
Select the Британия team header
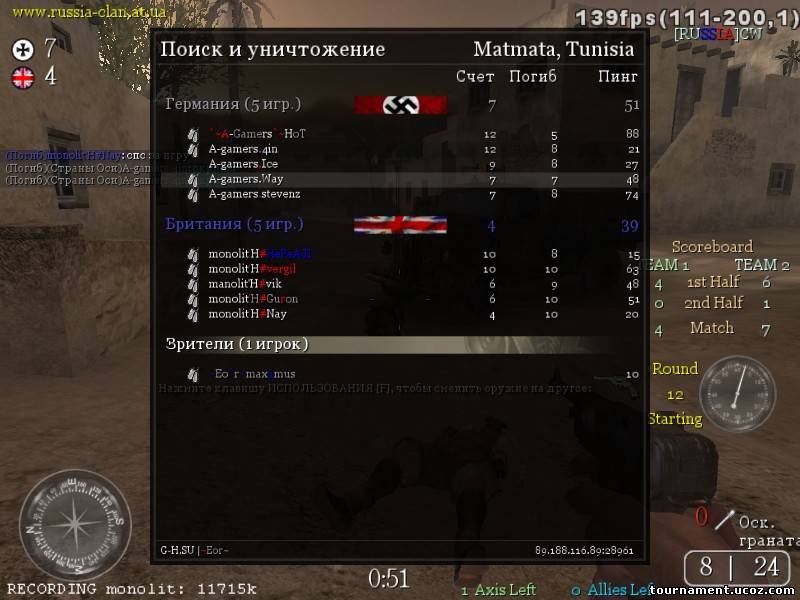[234, 224]
